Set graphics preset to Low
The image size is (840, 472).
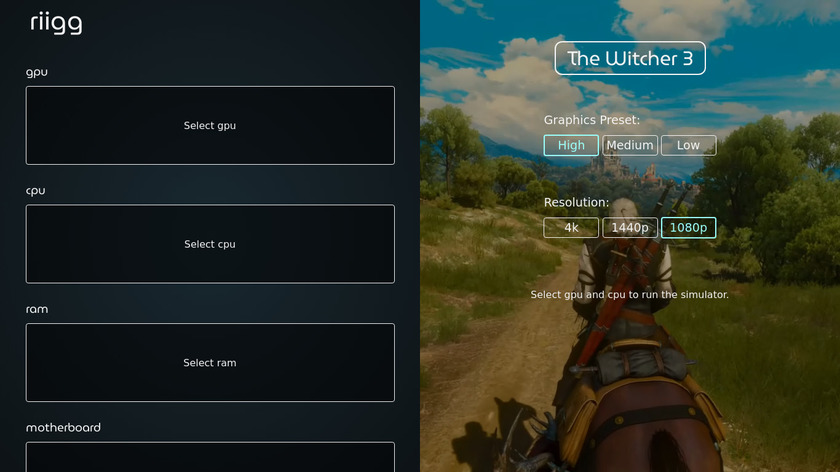[x=688, y=145]
